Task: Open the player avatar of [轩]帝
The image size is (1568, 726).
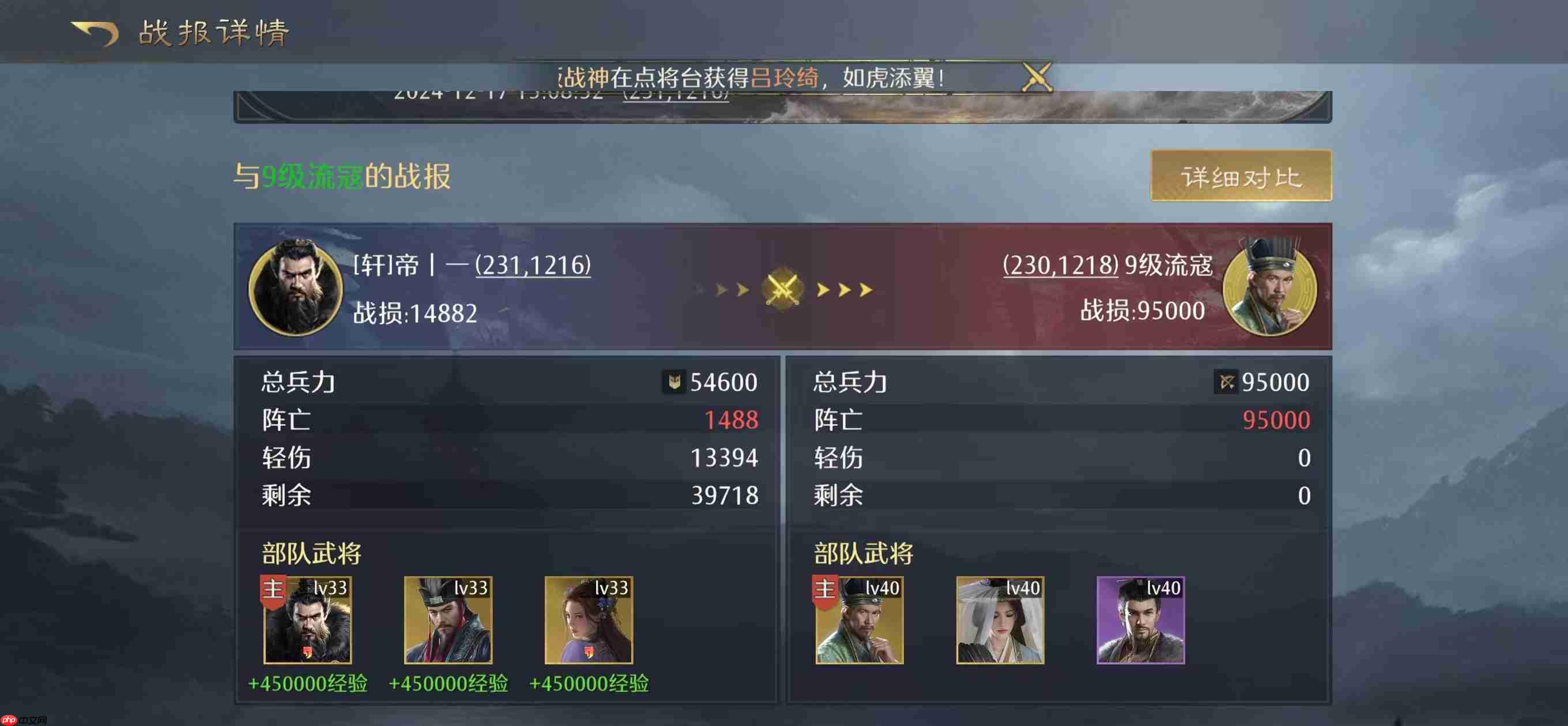Action: tap(296, 289)
